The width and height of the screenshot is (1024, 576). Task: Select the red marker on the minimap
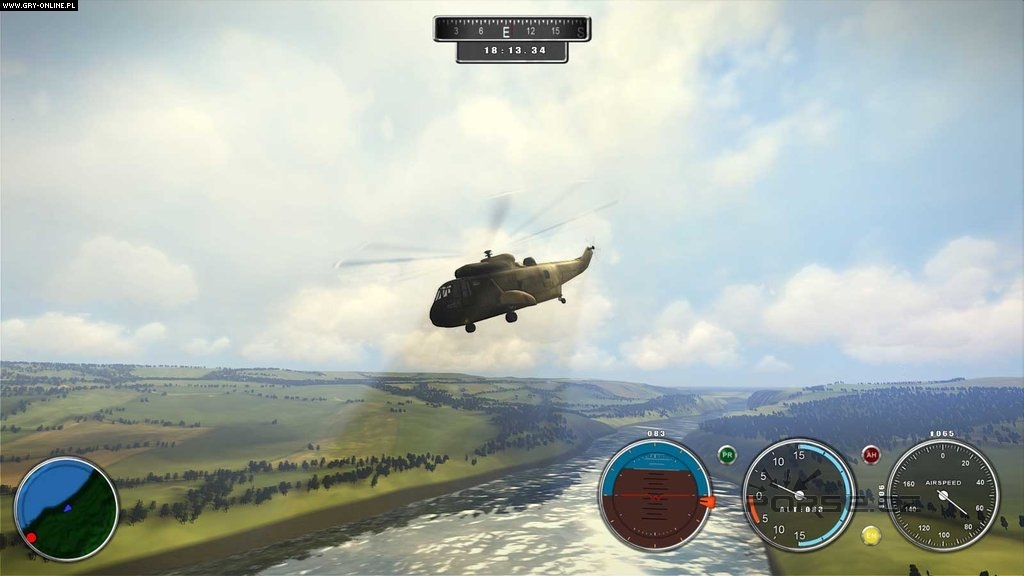pos(31,538)
